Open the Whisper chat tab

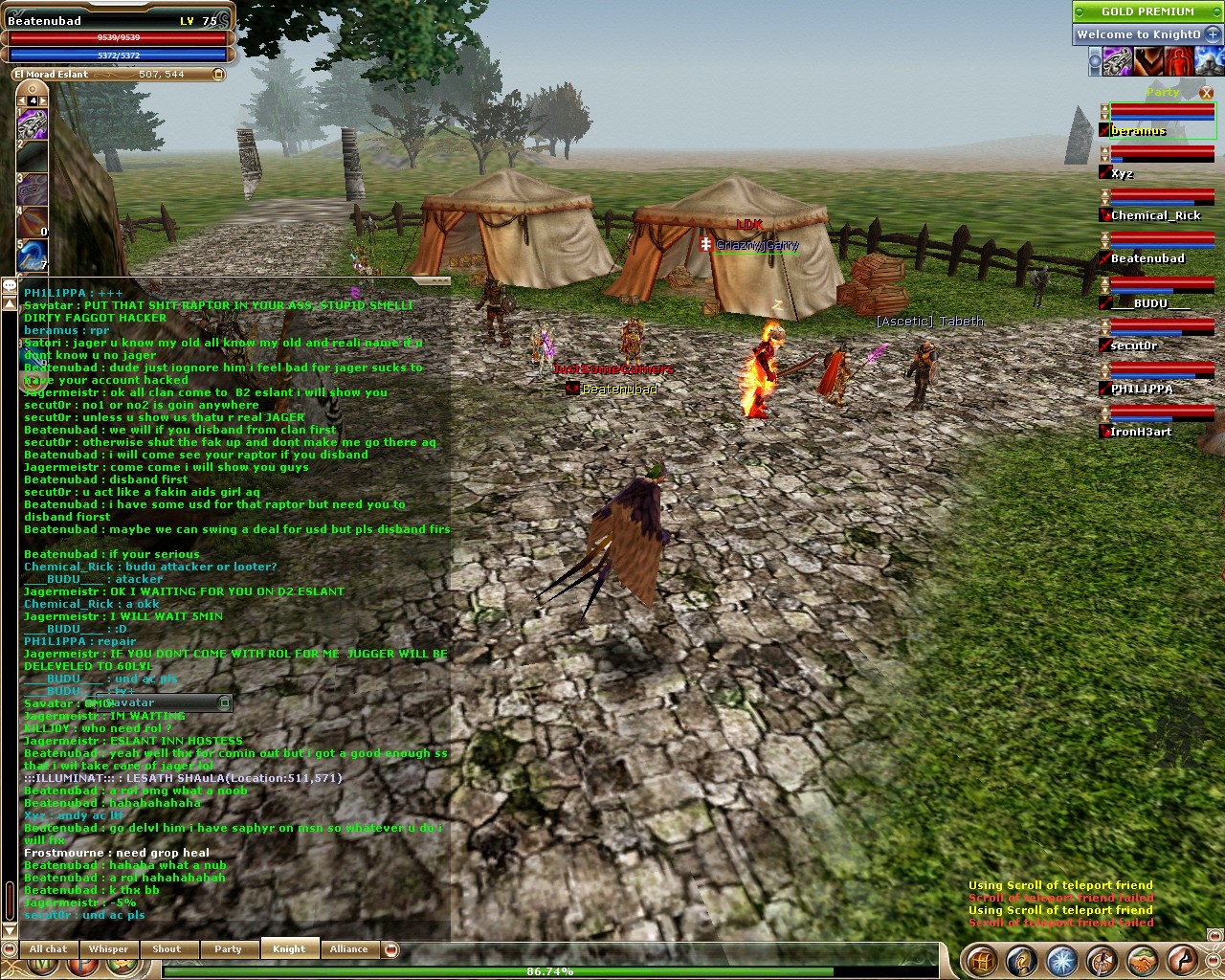click(108, 949)
